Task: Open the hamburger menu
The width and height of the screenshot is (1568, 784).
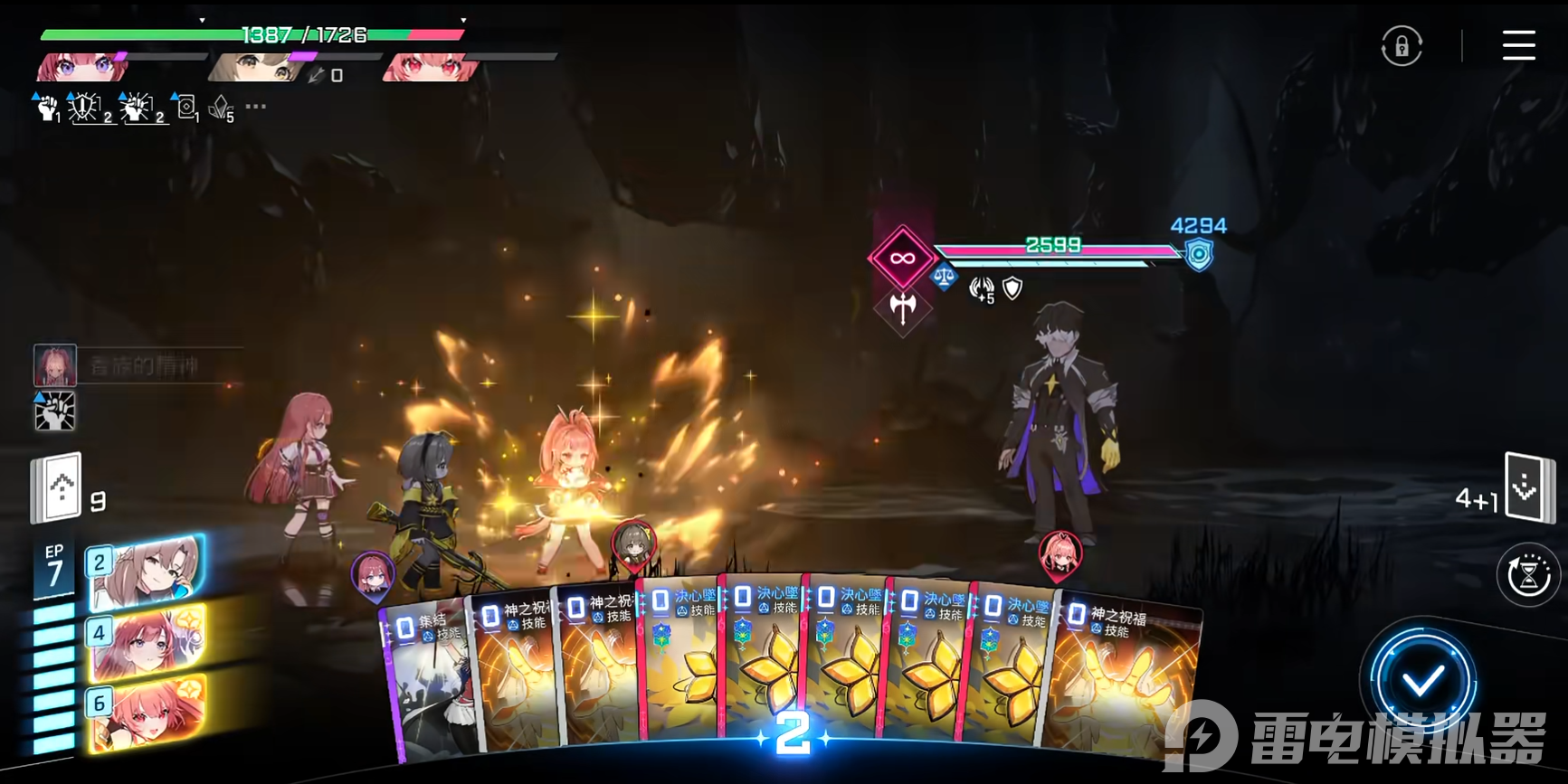Action: click(1518, 45)
